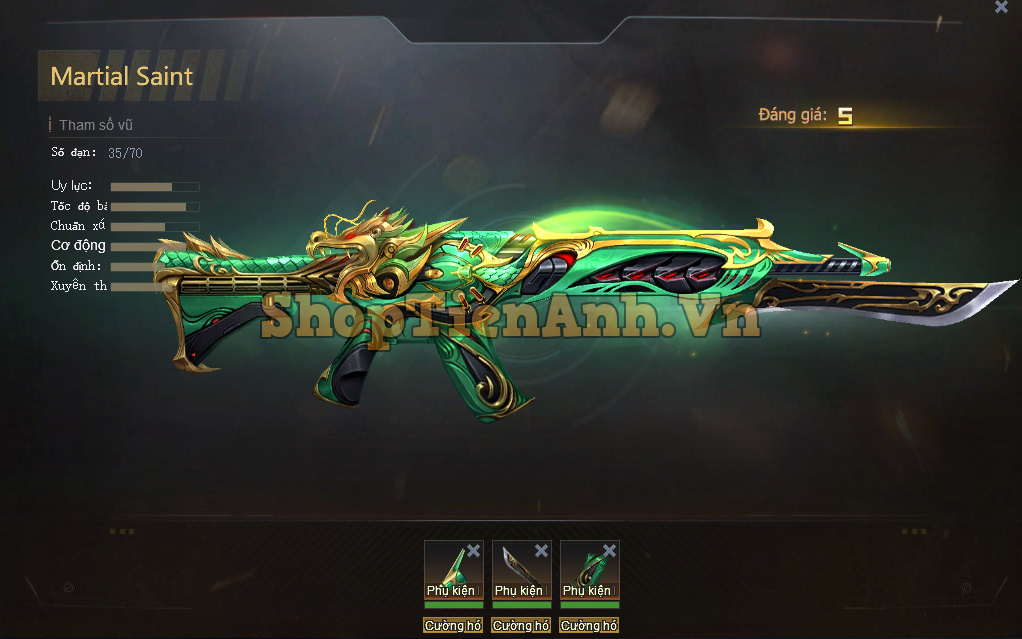Click Cường hóa under the green magazine accessory
Screen dimensions: 1022x639
(589, 626)
